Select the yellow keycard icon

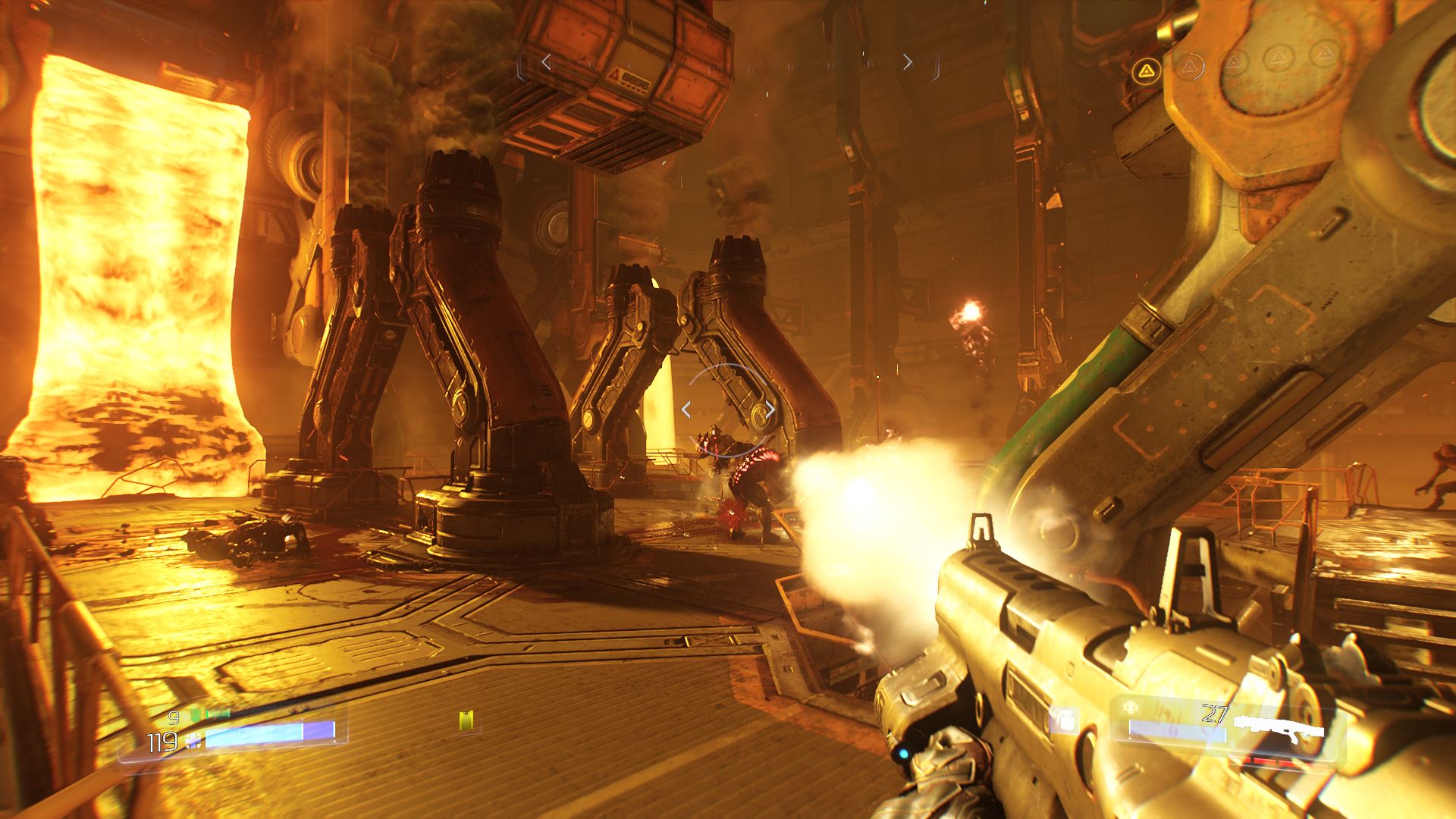point(466,721)
